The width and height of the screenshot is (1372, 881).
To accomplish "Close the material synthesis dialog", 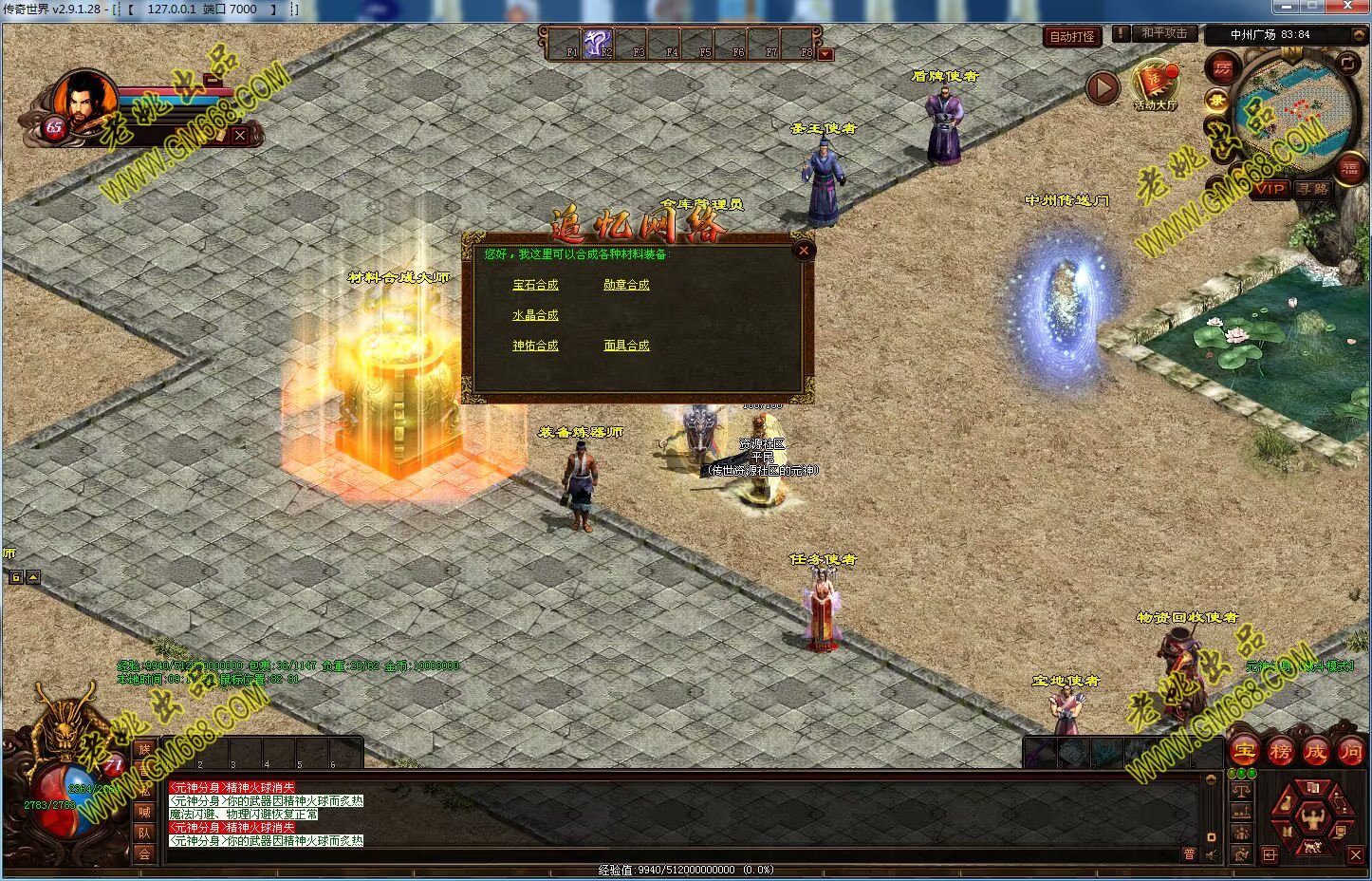I will tap(803, 251).
